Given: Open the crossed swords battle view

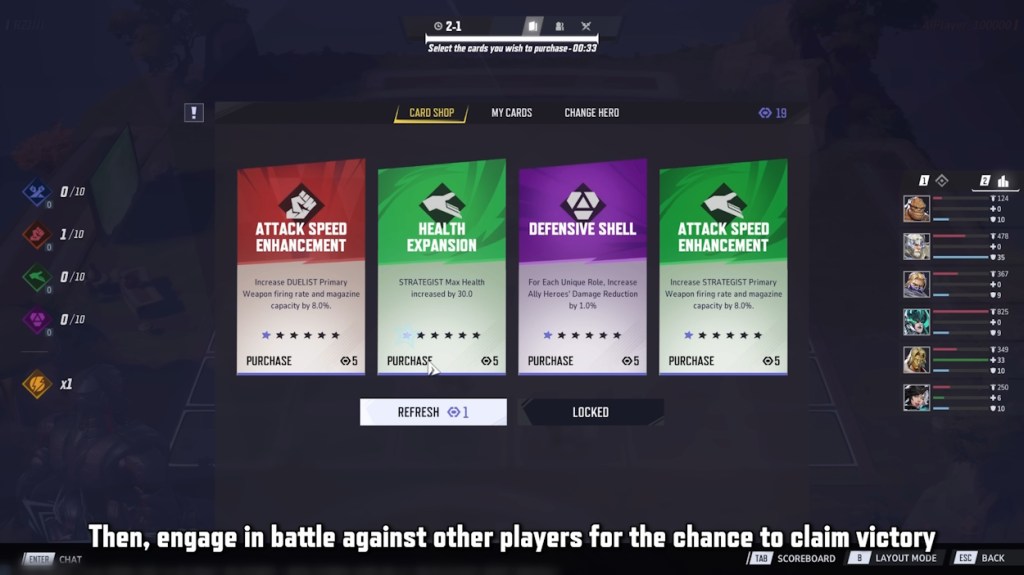Looking at the screenshot, I should (586, 26).
